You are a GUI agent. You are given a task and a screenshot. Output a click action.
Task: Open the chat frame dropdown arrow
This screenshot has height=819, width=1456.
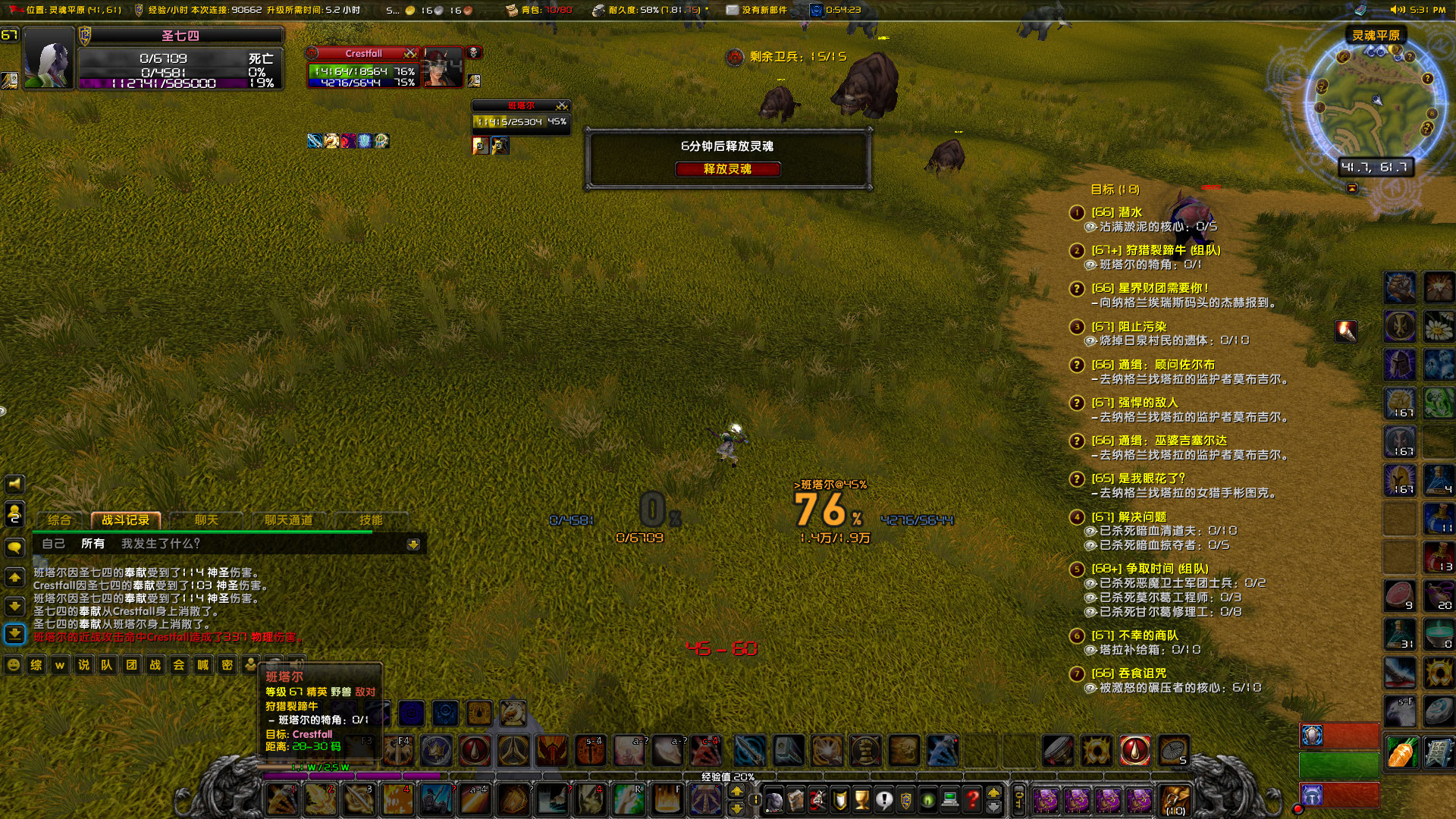(x=413, y=544)
